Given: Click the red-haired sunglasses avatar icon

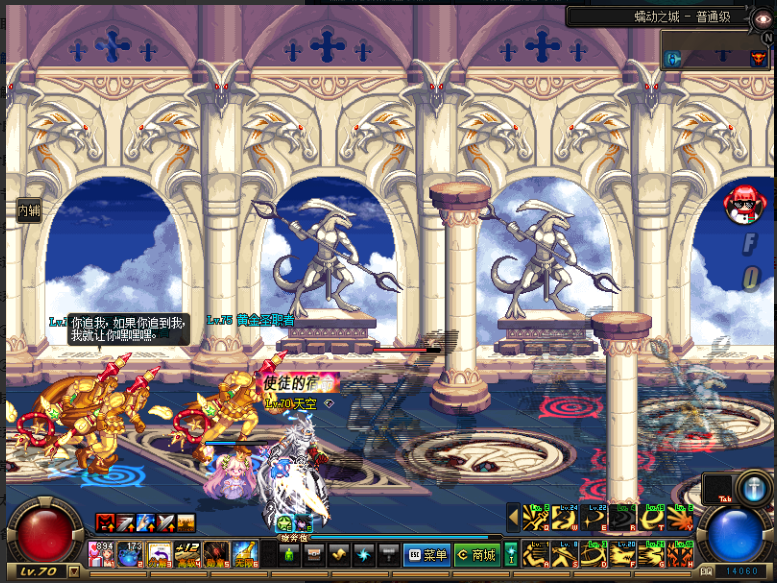Looking at the screenshot, I should pyautogui.click(x=741, y=203).
